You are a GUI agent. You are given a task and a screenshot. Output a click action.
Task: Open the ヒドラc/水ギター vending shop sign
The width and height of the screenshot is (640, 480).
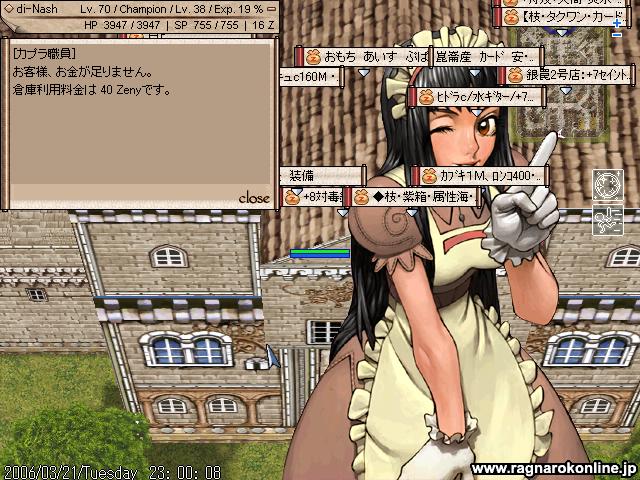pyautogui.click(x=477, y=97)
